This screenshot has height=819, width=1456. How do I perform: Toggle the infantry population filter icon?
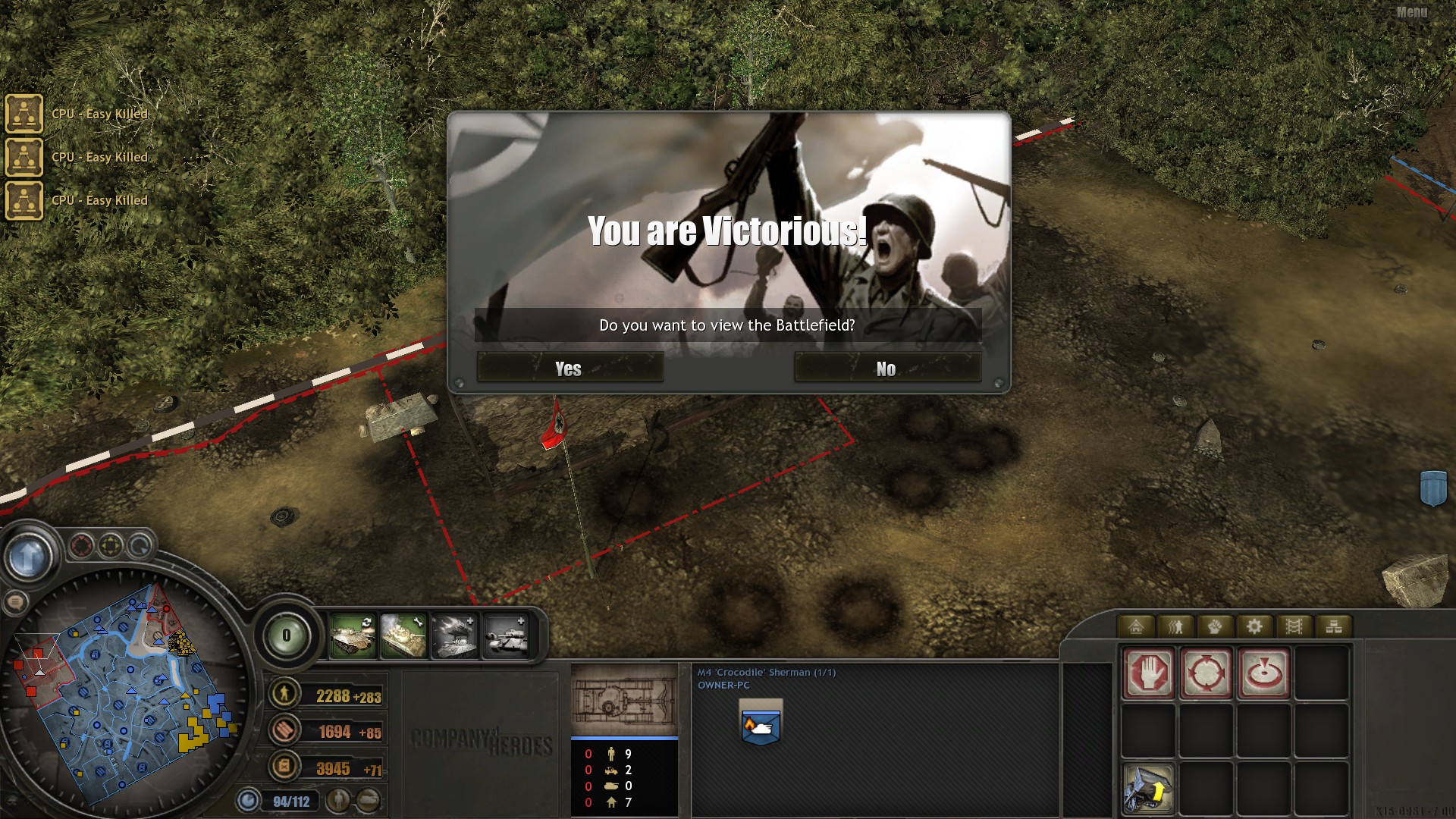pos(339,799)
